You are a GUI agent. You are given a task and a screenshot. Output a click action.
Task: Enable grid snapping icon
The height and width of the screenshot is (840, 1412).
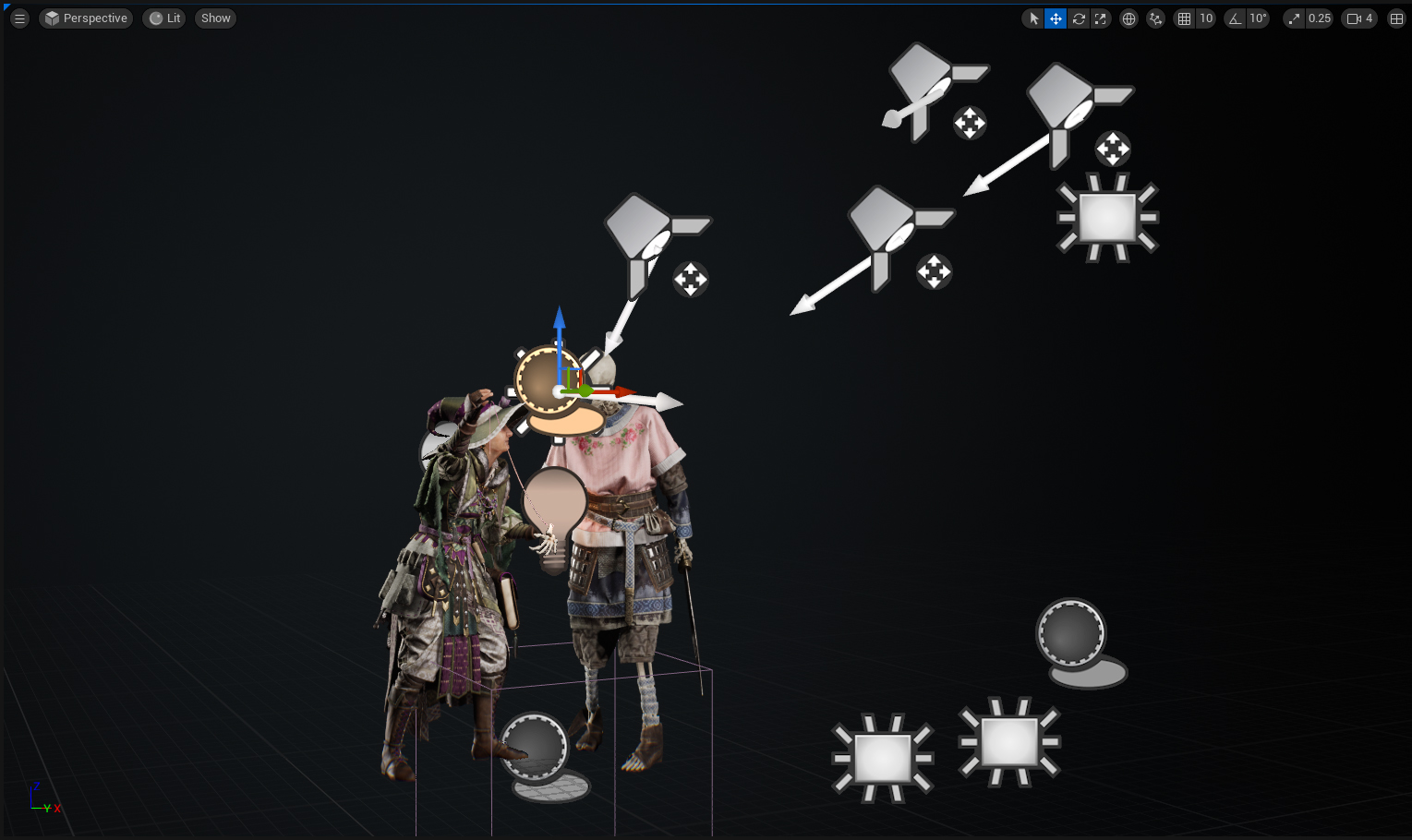[1184, 18]
